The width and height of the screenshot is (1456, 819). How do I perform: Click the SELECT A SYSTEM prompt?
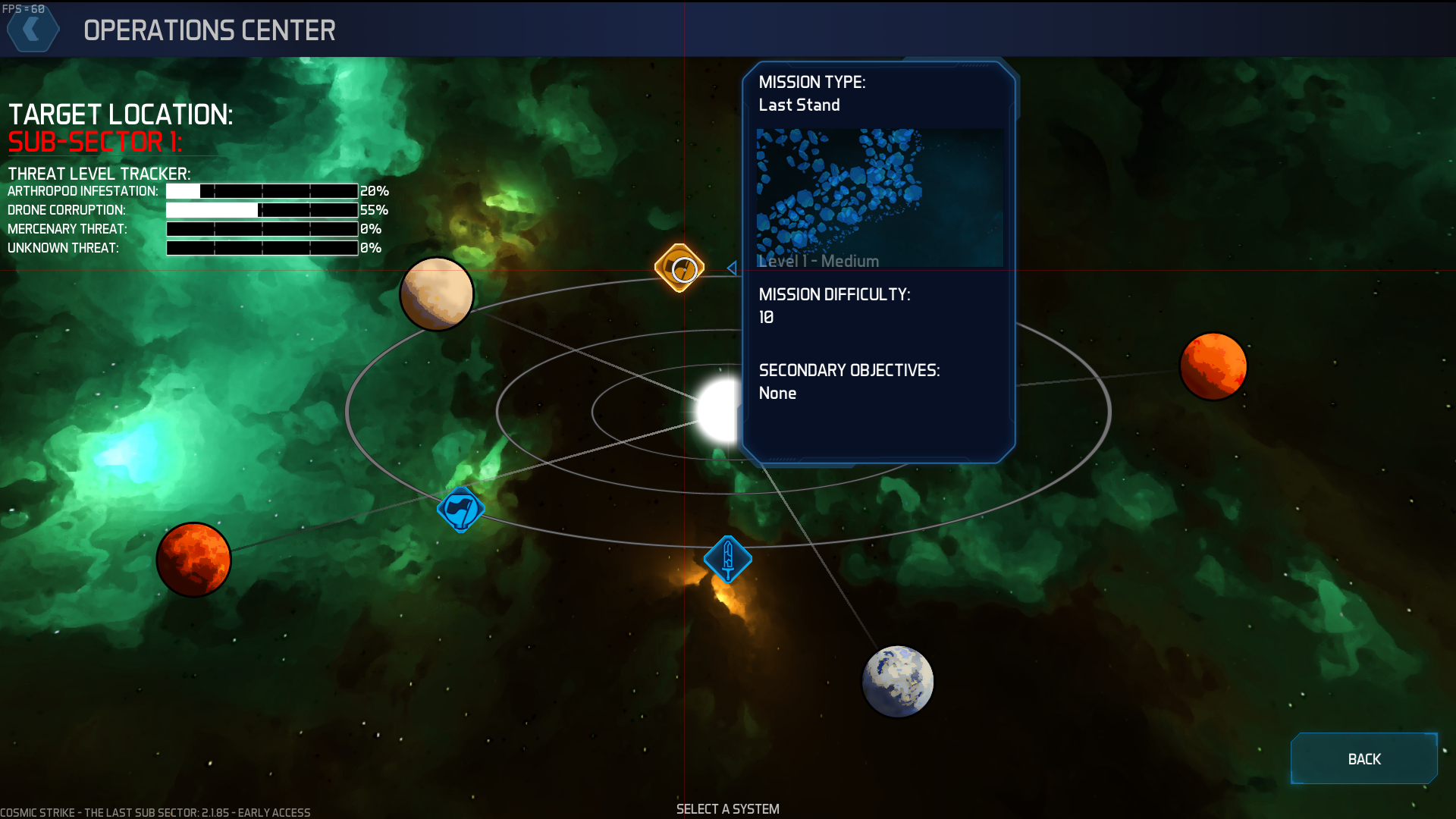click(727, 808)
